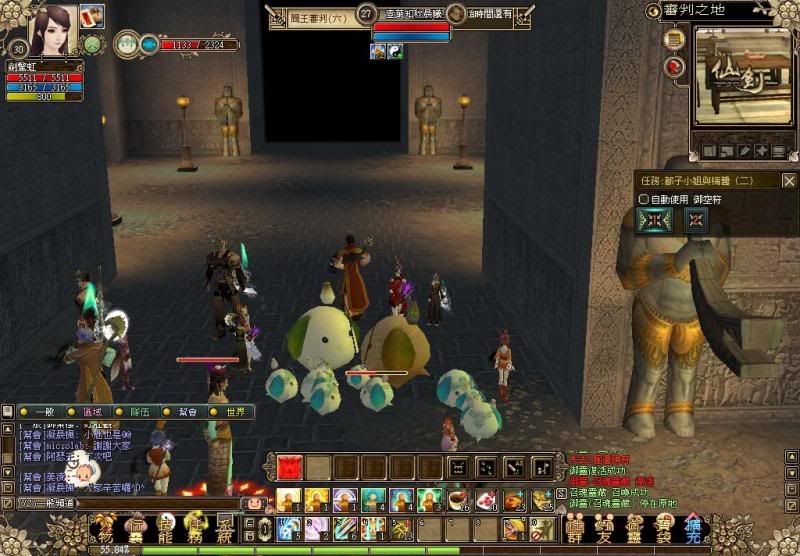Open the 技能 skills menu button
800x556 pixels.
165,528
